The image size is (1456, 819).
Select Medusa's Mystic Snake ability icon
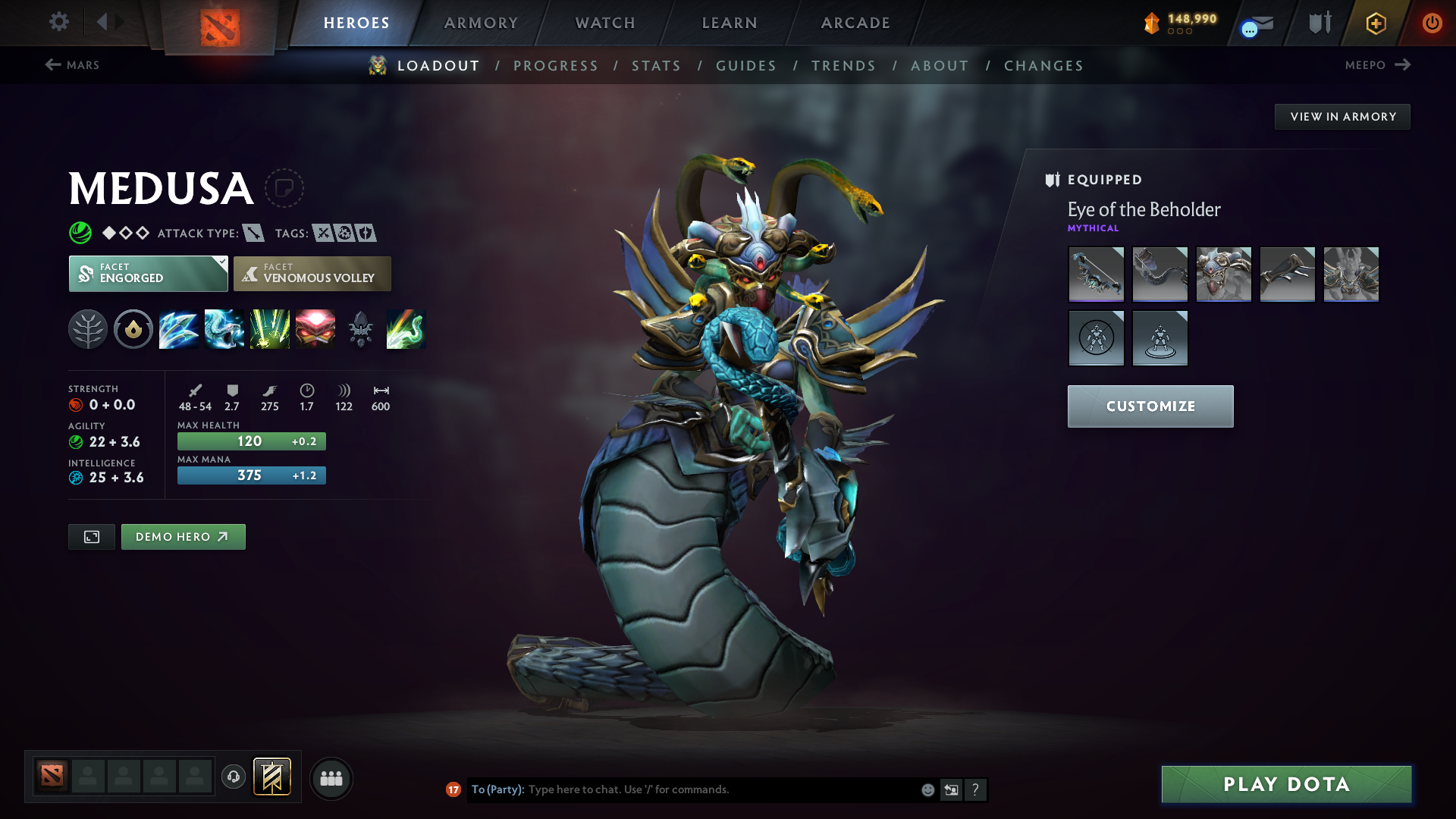(224, 329)
